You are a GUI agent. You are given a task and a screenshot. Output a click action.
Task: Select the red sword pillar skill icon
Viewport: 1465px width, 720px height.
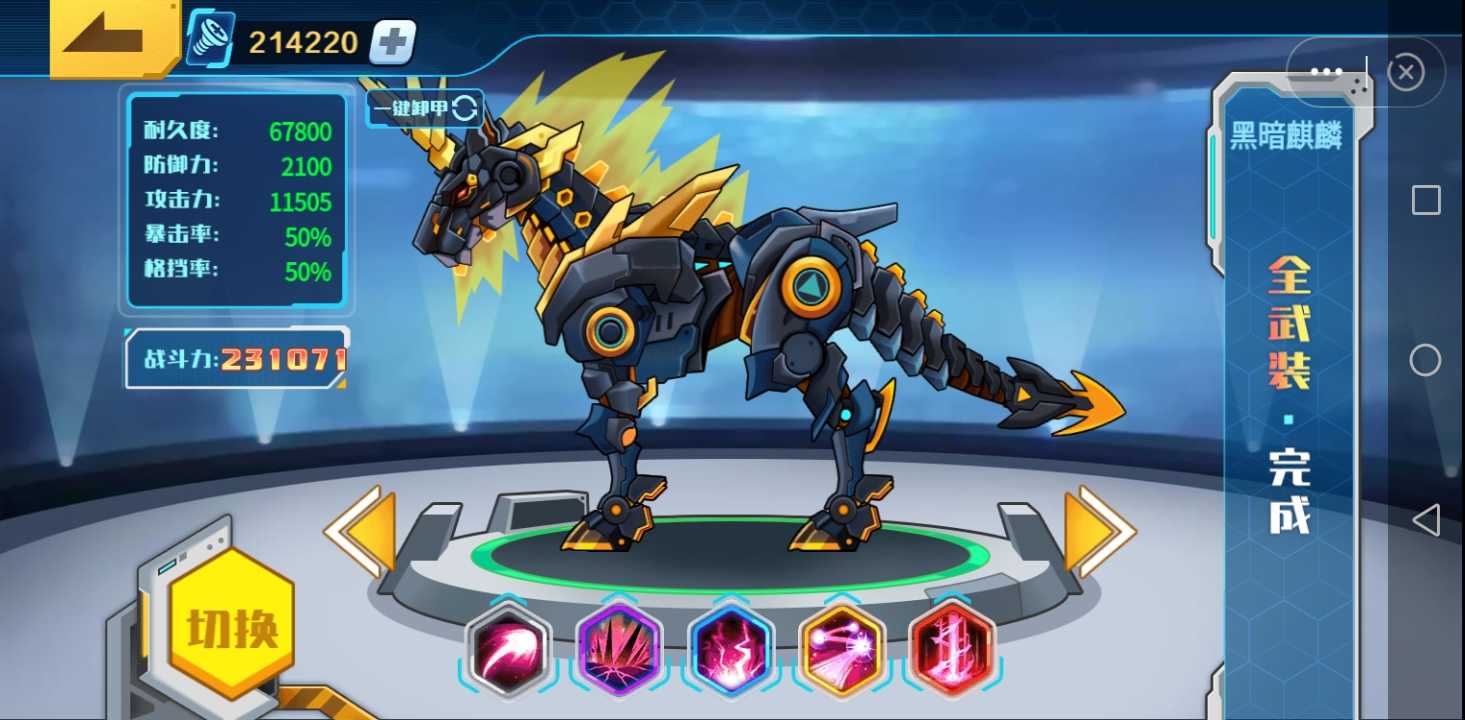952,650
